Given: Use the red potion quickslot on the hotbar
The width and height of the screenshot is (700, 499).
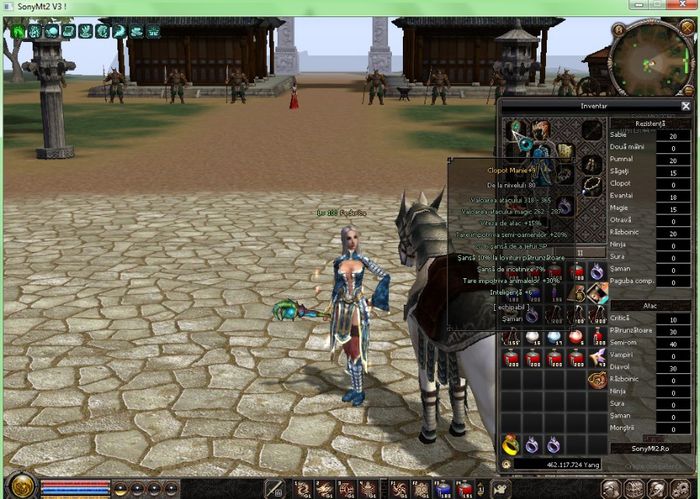Looking at the screenshot, I should [x=465, y=489].
